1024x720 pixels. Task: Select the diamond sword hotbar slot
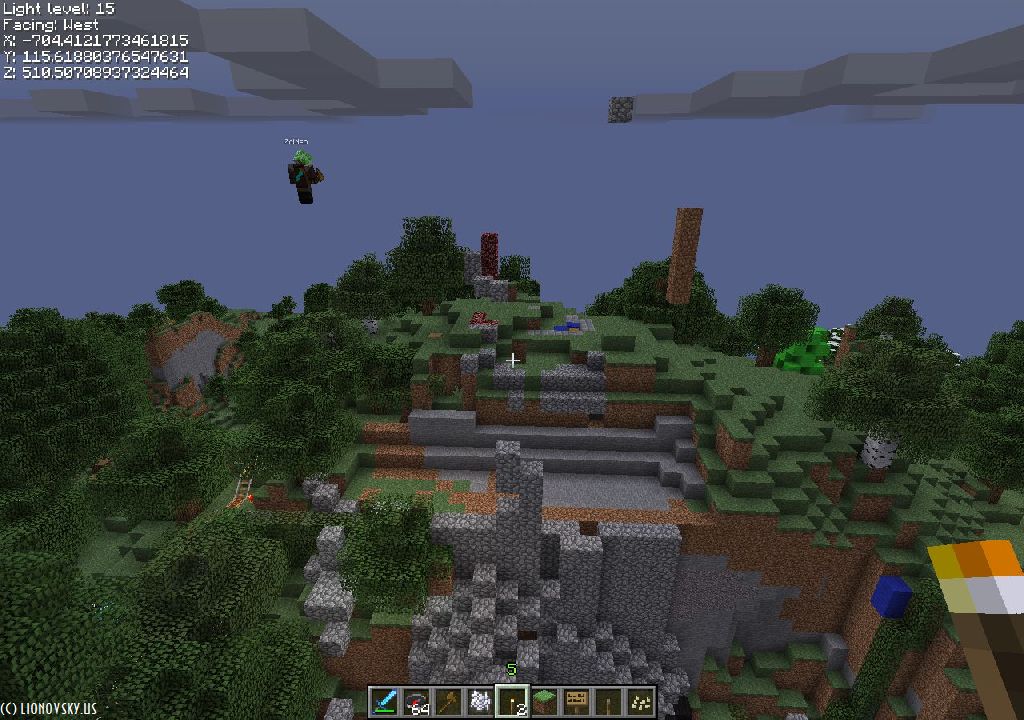[x=385, y=701]
